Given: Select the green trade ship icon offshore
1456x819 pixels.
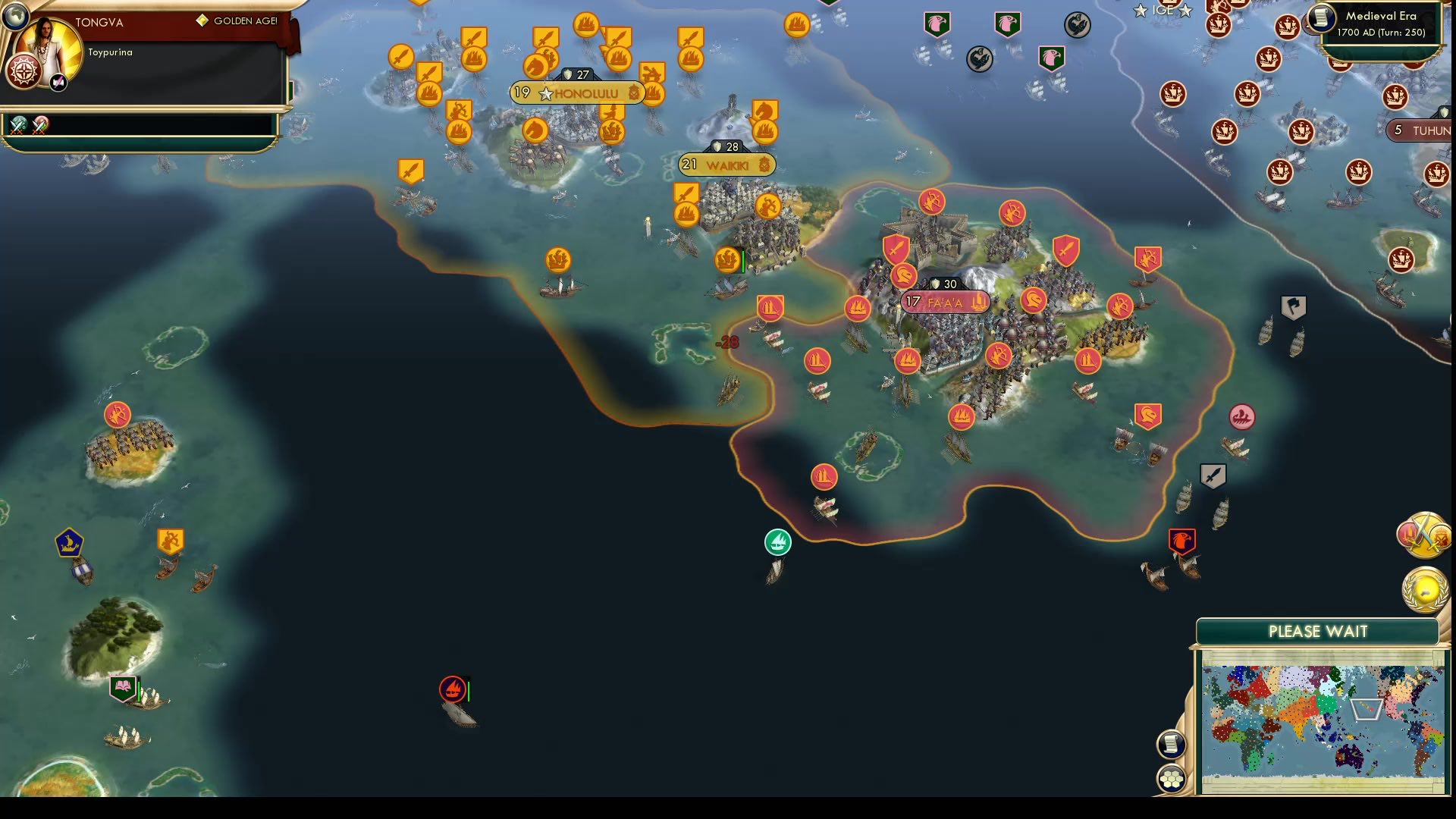Looking at the screenshot, I should pos(777,541).
